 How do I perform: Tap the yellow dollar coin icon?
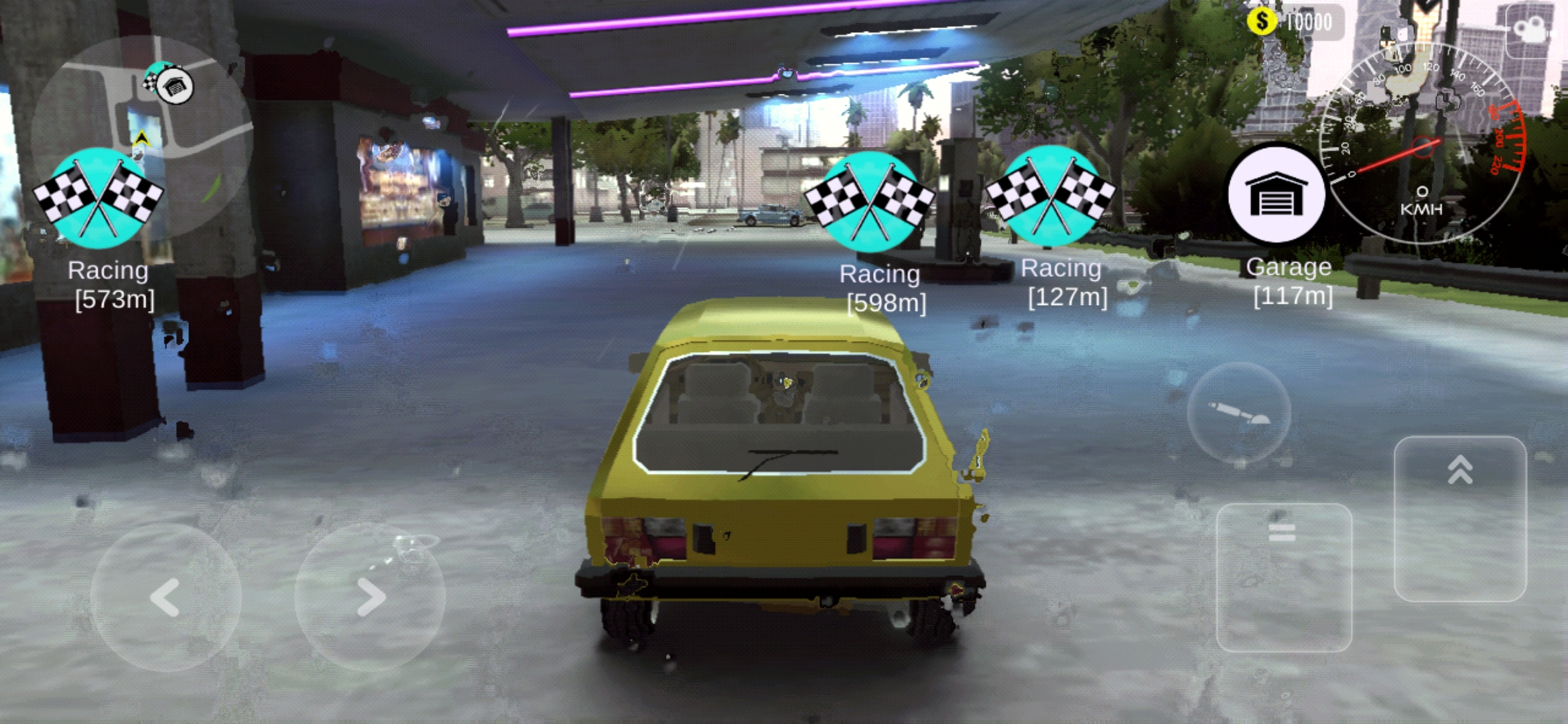[1262, 20]
